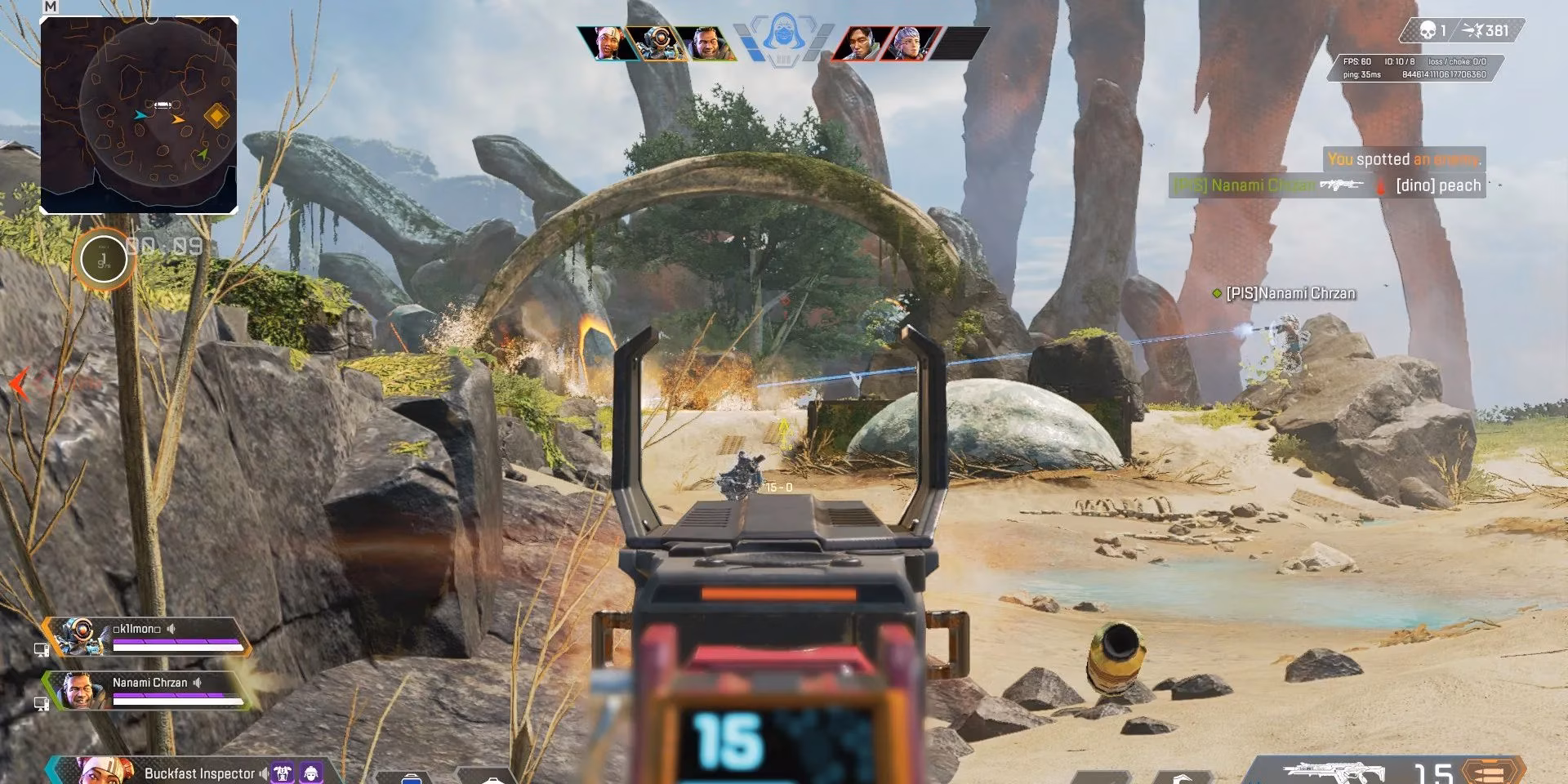This screenshot has width=1568, height=784.
Task: Click k1lmon's purple shield bar
Action: [176, 641]
